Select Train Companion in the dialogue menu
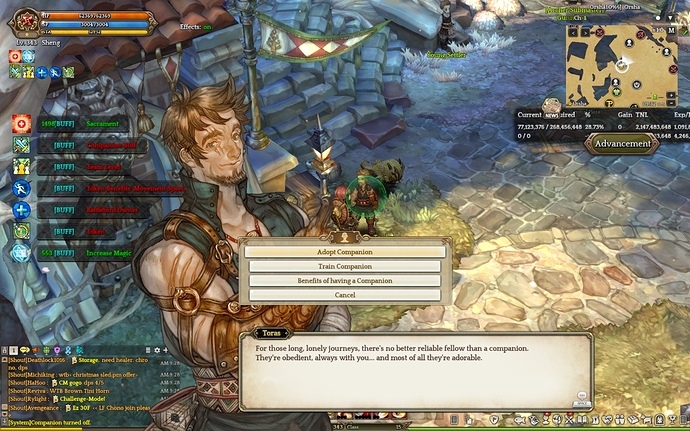 [345, 267]
